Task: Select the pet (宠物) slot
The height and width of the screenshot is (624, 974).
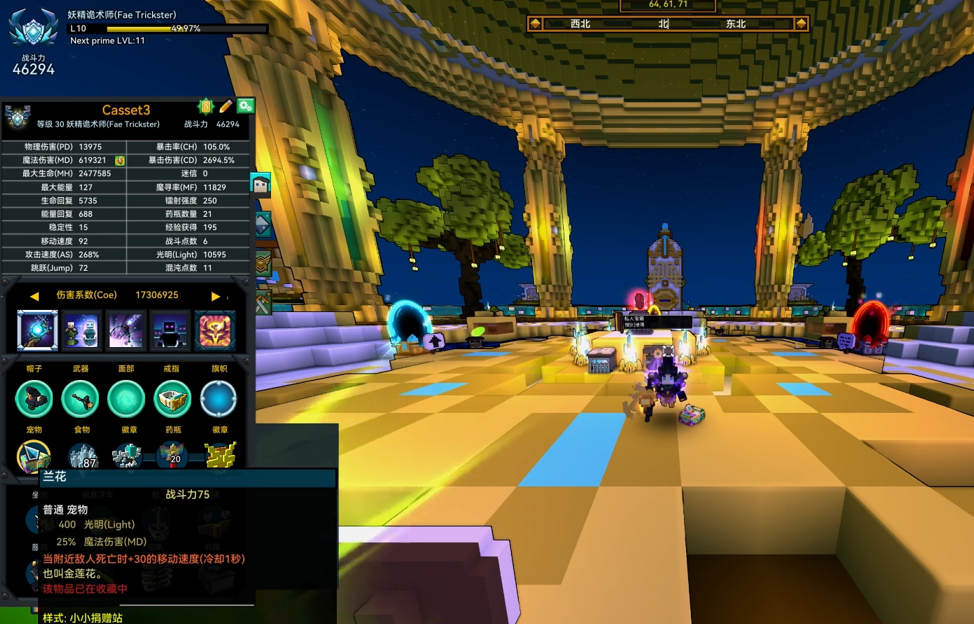Action: 34,457
